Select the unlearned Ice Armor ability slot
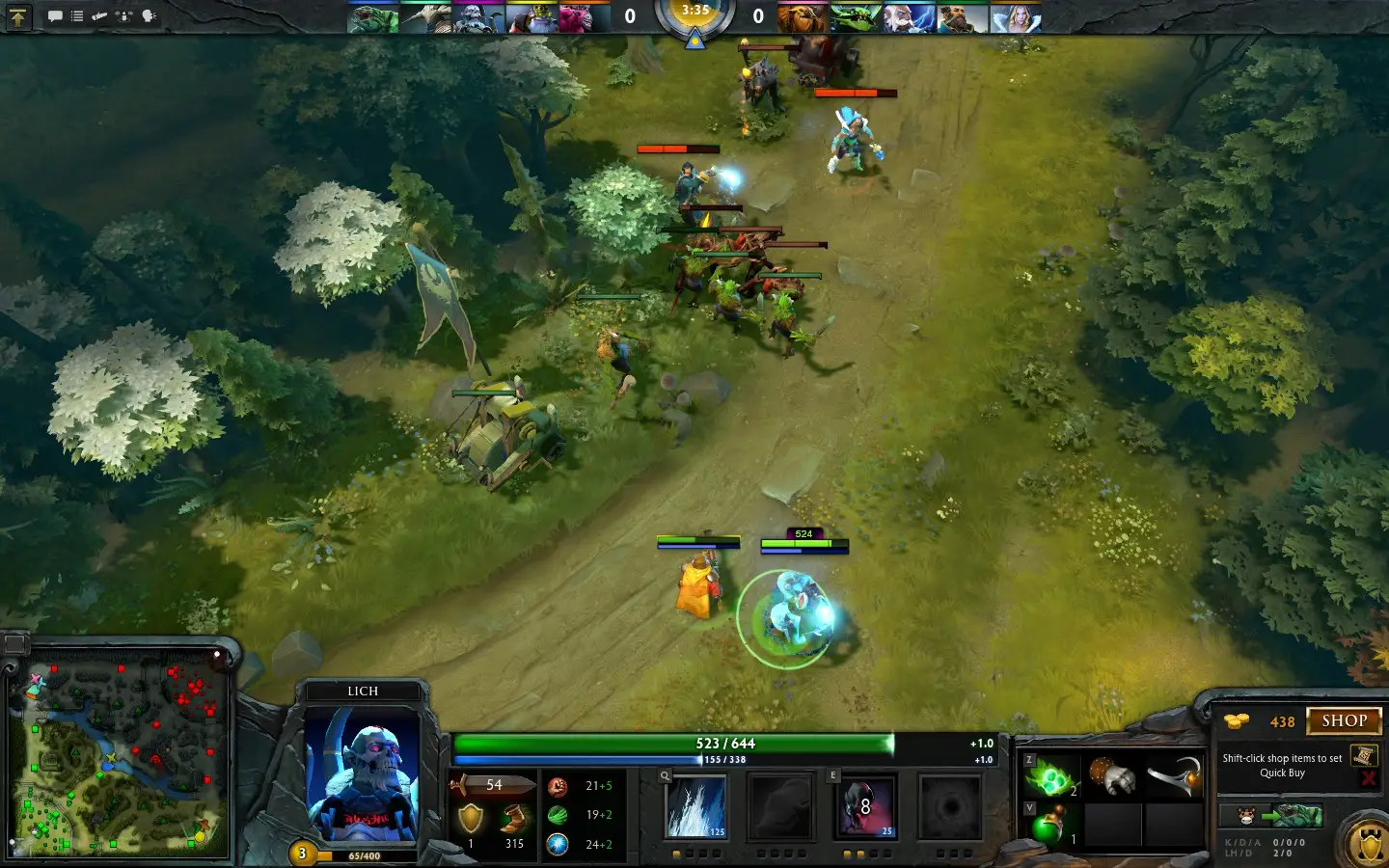Screen dimensions: 1389x868 click(780, 807)
